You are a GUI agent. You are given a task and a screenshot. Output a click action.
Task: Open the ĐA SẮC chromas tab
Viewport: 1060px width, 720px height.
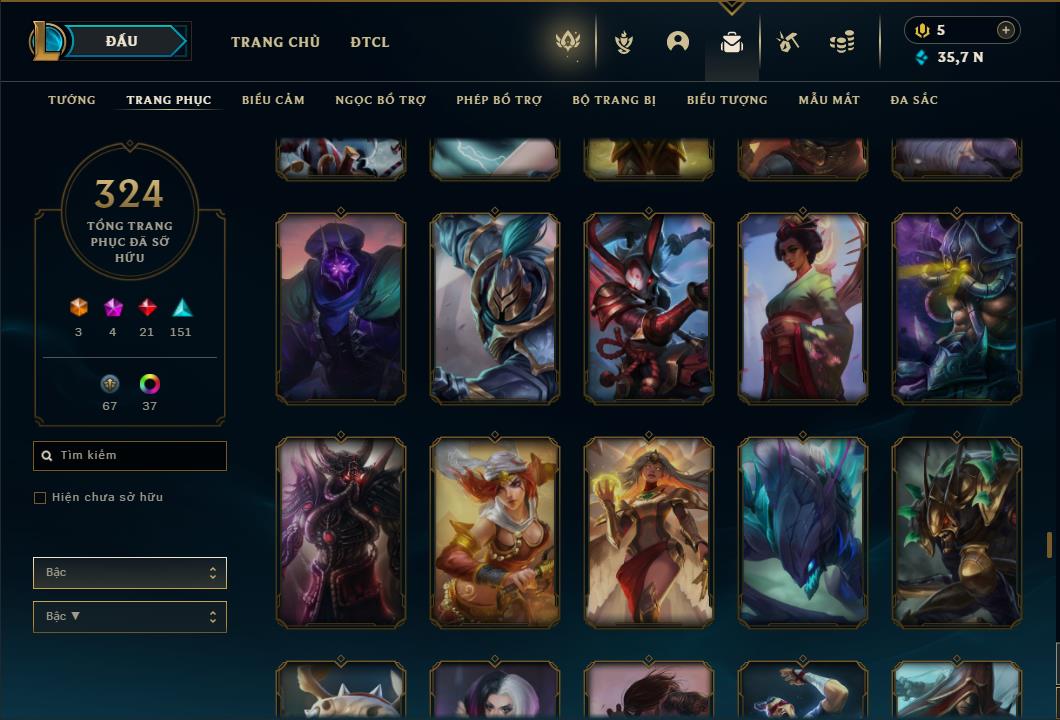[x=914, y=100]
